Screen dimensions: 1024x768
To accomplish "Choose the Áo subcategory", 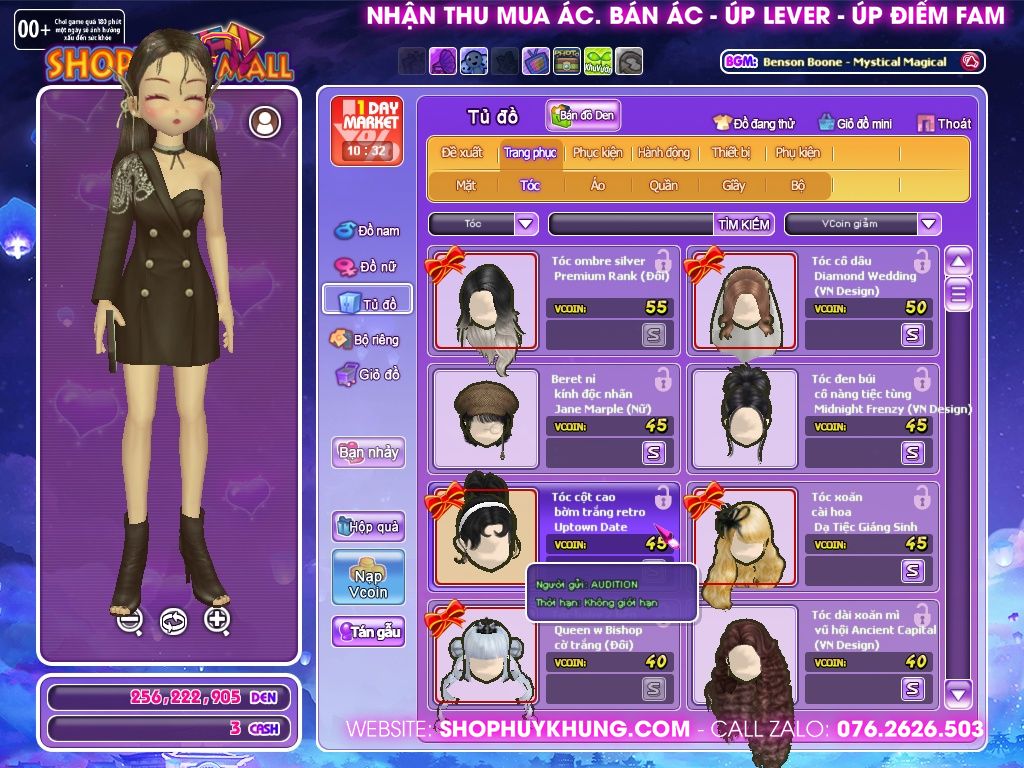I will (597, 185).
